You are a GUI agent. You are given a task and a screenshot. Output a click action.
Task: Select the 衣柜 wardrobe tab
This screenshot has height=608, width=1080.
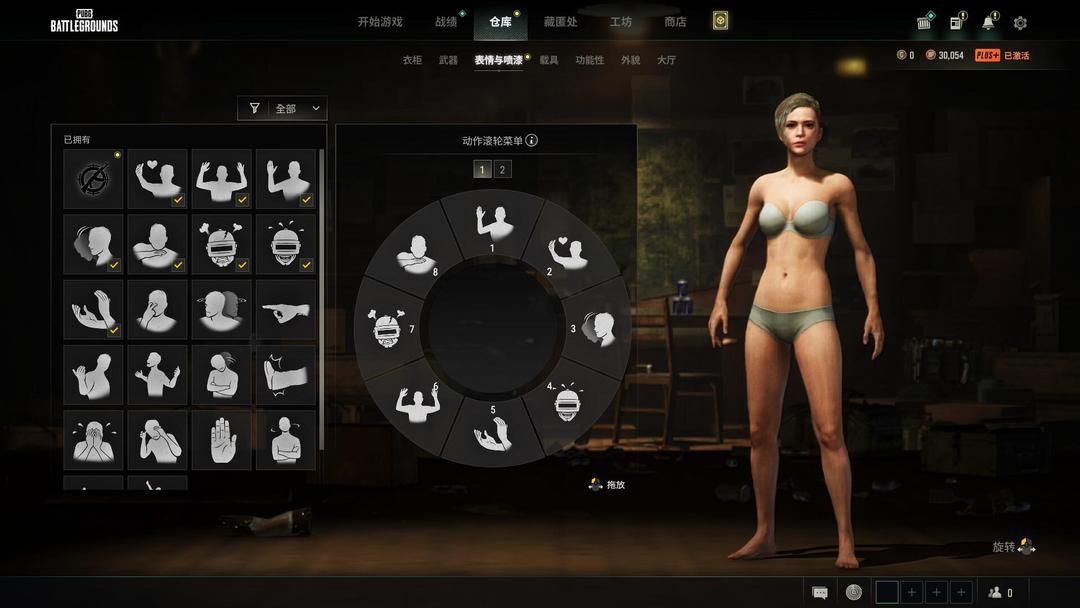point(412,60)
